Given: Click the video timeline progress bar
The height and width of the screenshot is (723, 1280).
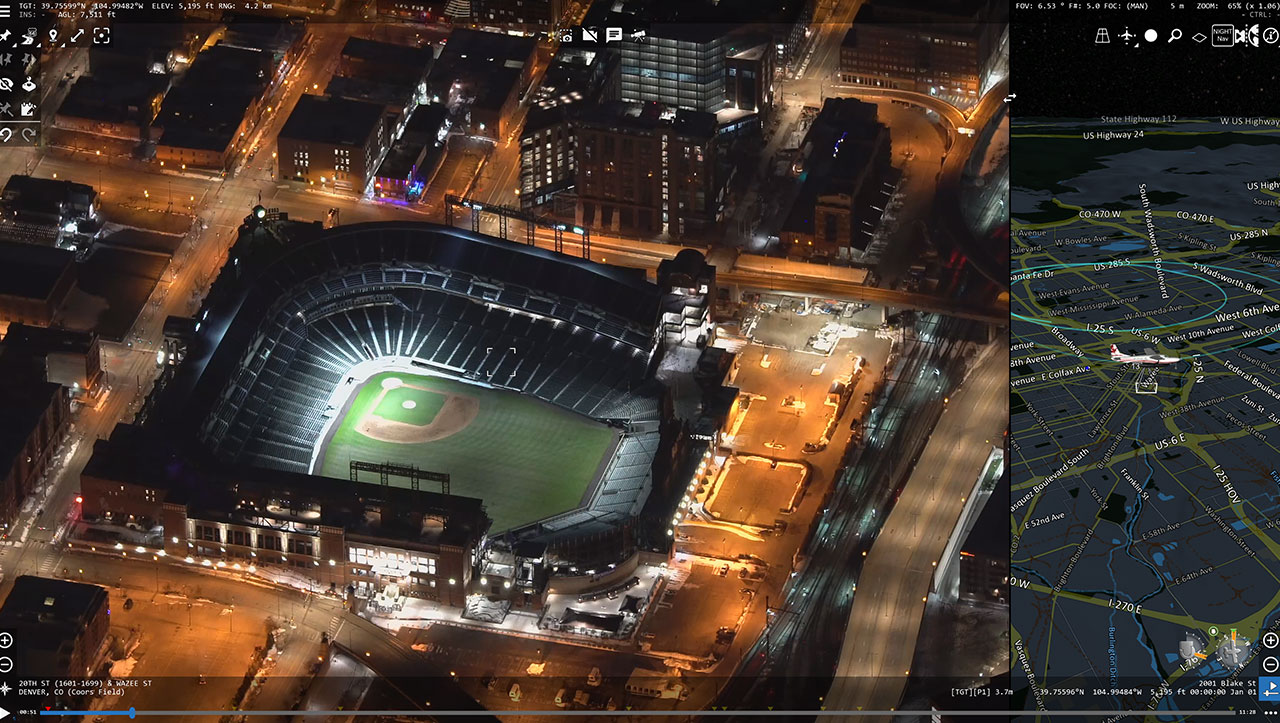Looking at the screenshot, I should pyautogui.click(x=500, y=713).
